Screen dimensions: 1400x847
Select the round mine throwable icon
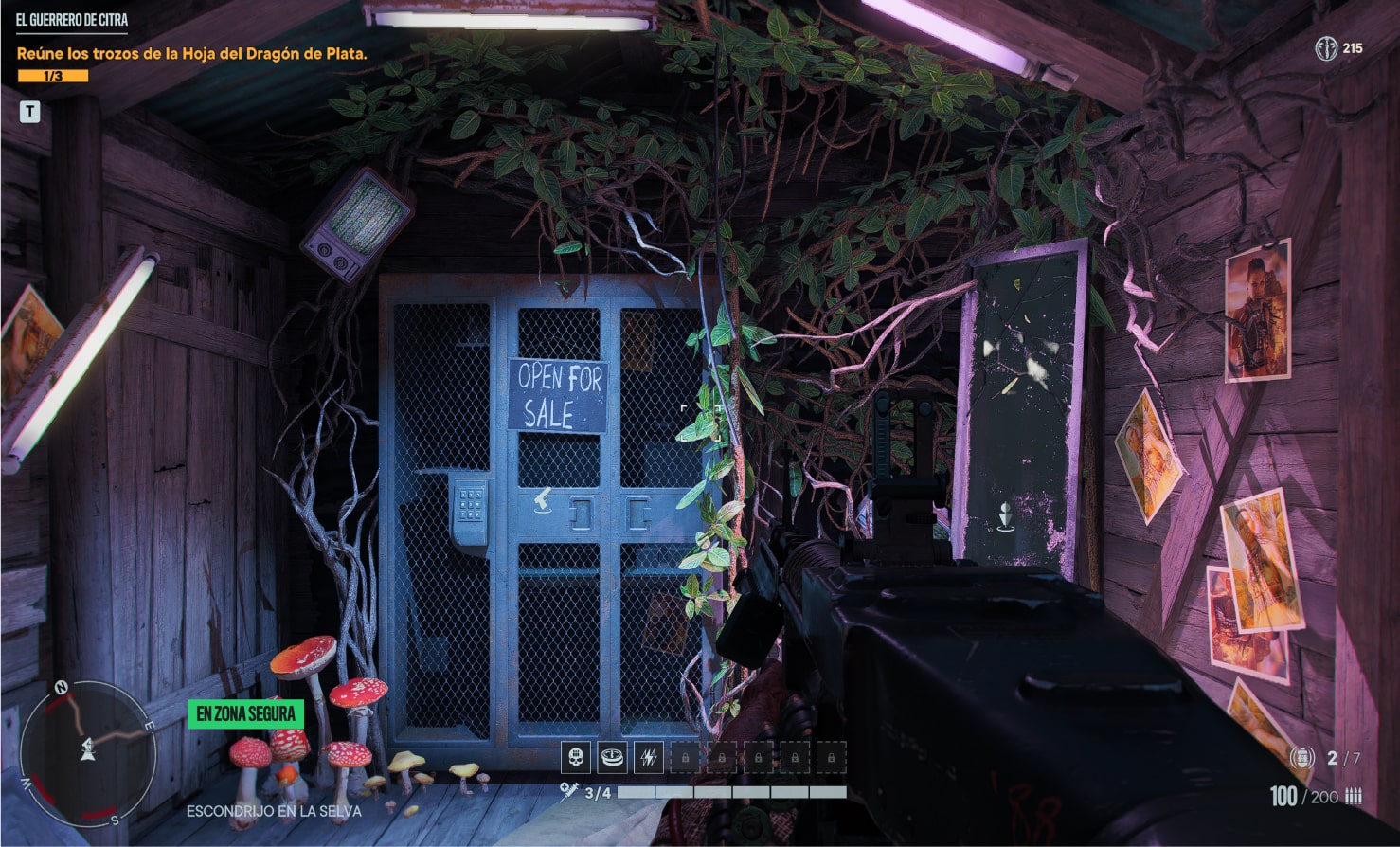[x=612, y=756]
